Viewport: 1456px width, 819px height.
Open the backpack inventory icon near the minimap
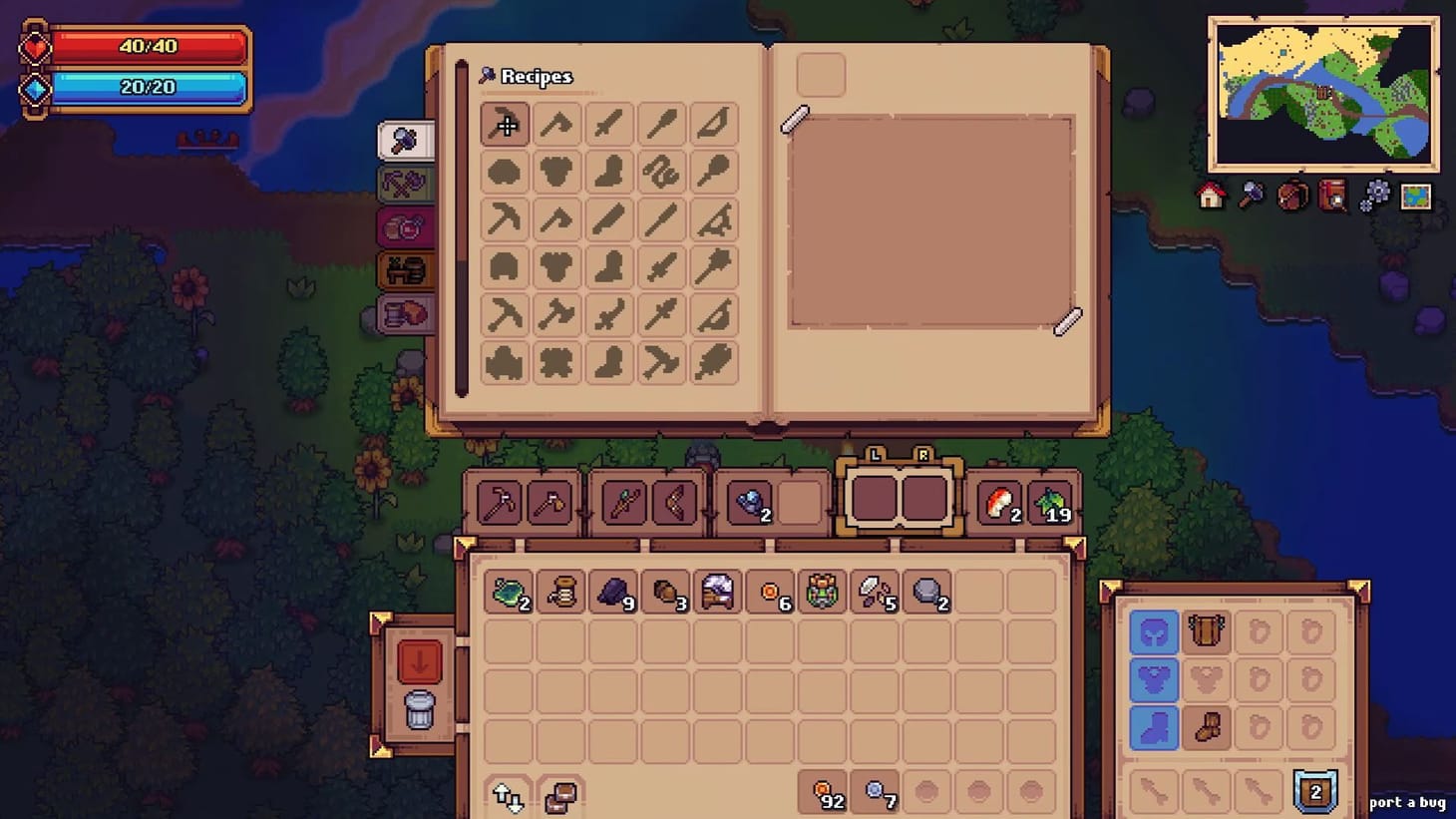point(1293,198)
